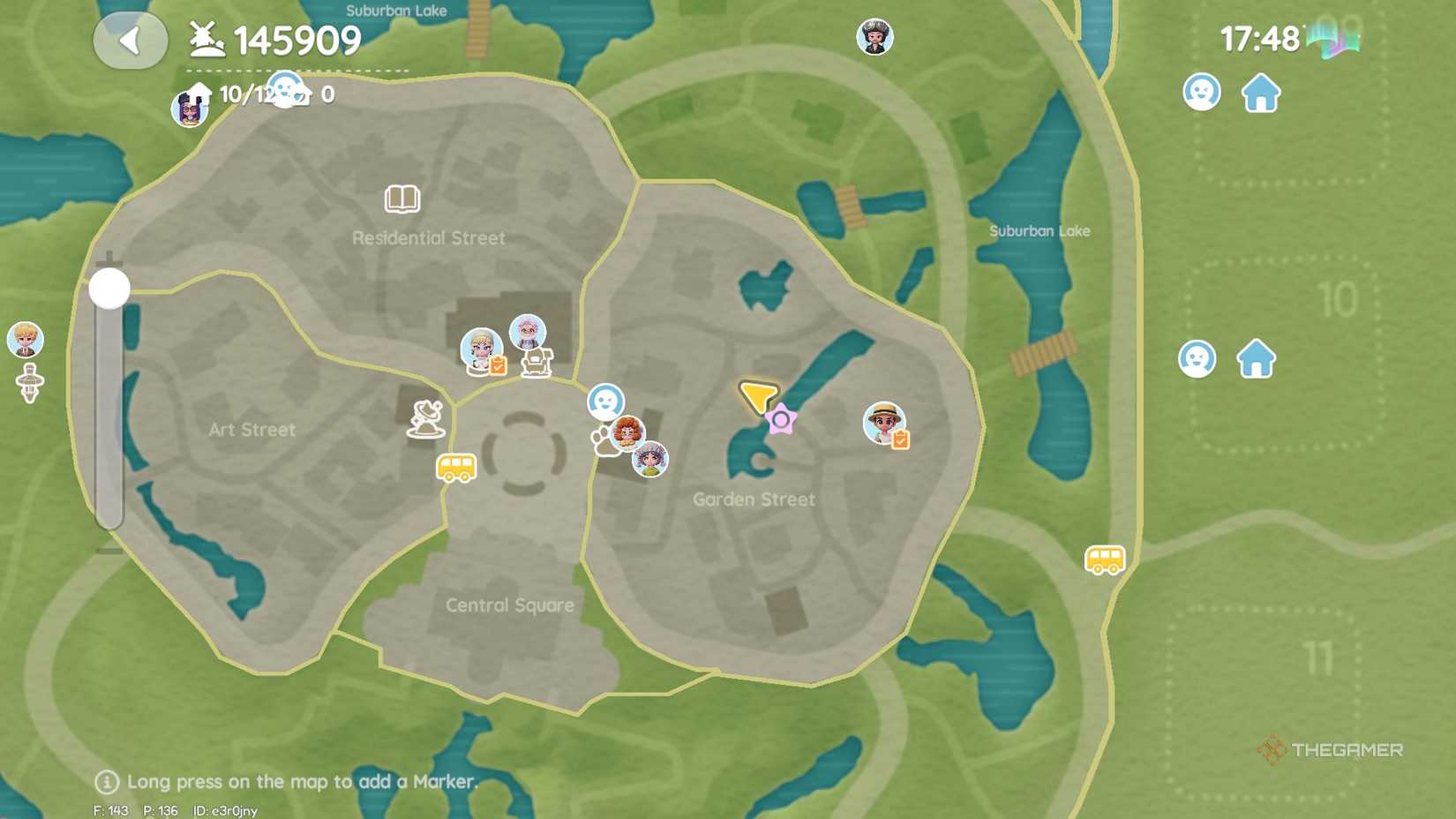This screenshot has height=819, width=1456.
Task: Select the bus stop beside Central Square
Action: 456,467
